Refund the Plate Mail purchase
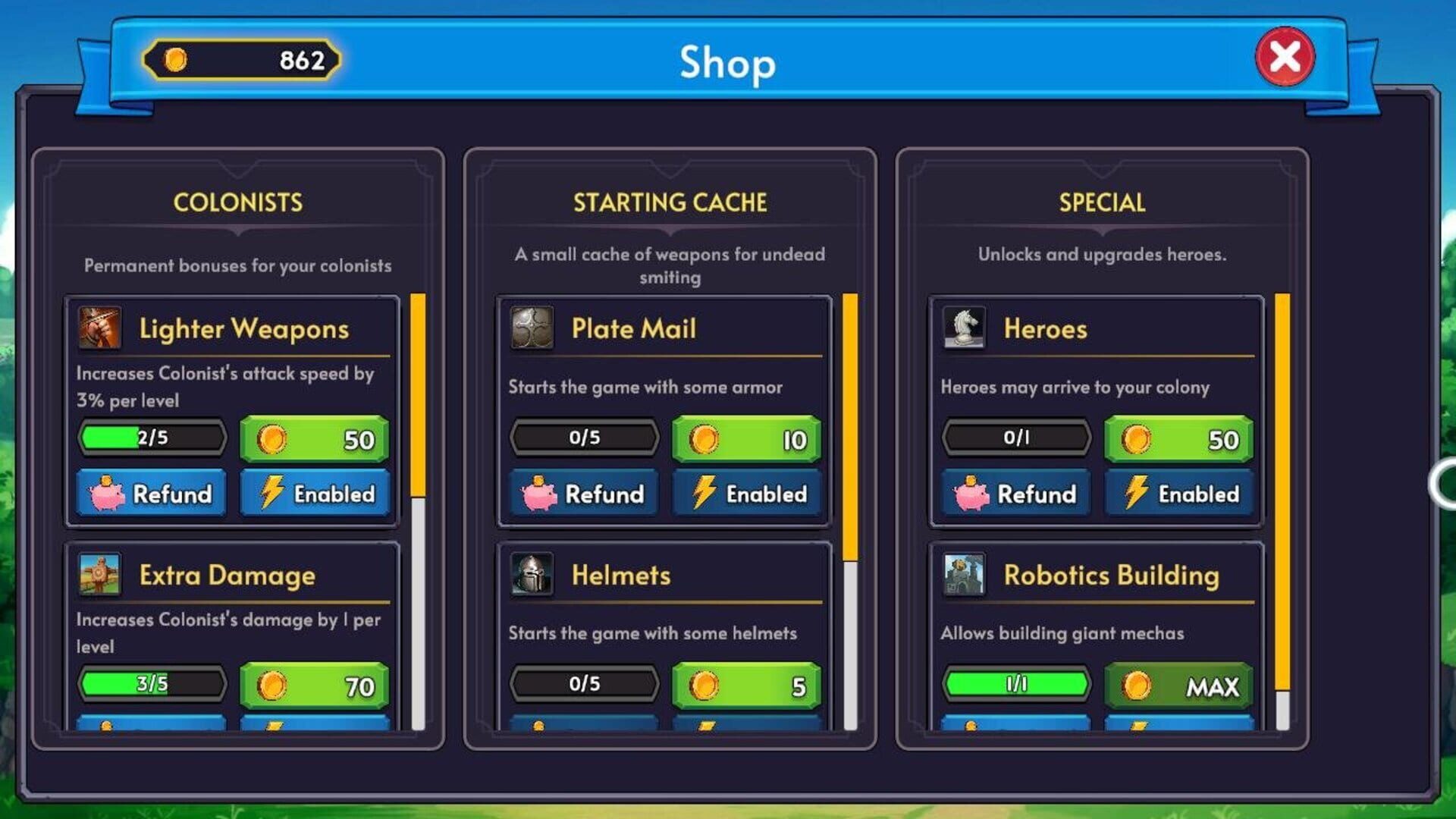 coord(584,494)
